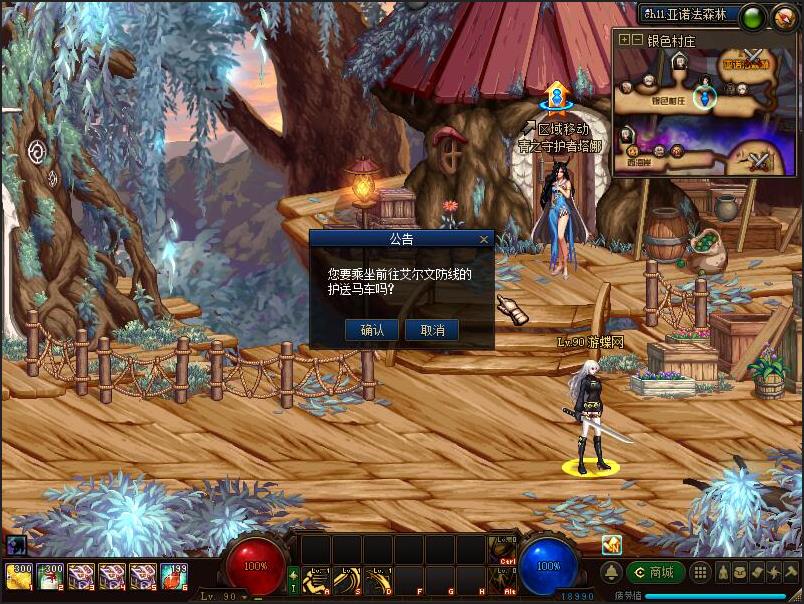Use the consumable slot marked 193
The height and width of the screenshot is (604, 804).
(x=174, y=575)
